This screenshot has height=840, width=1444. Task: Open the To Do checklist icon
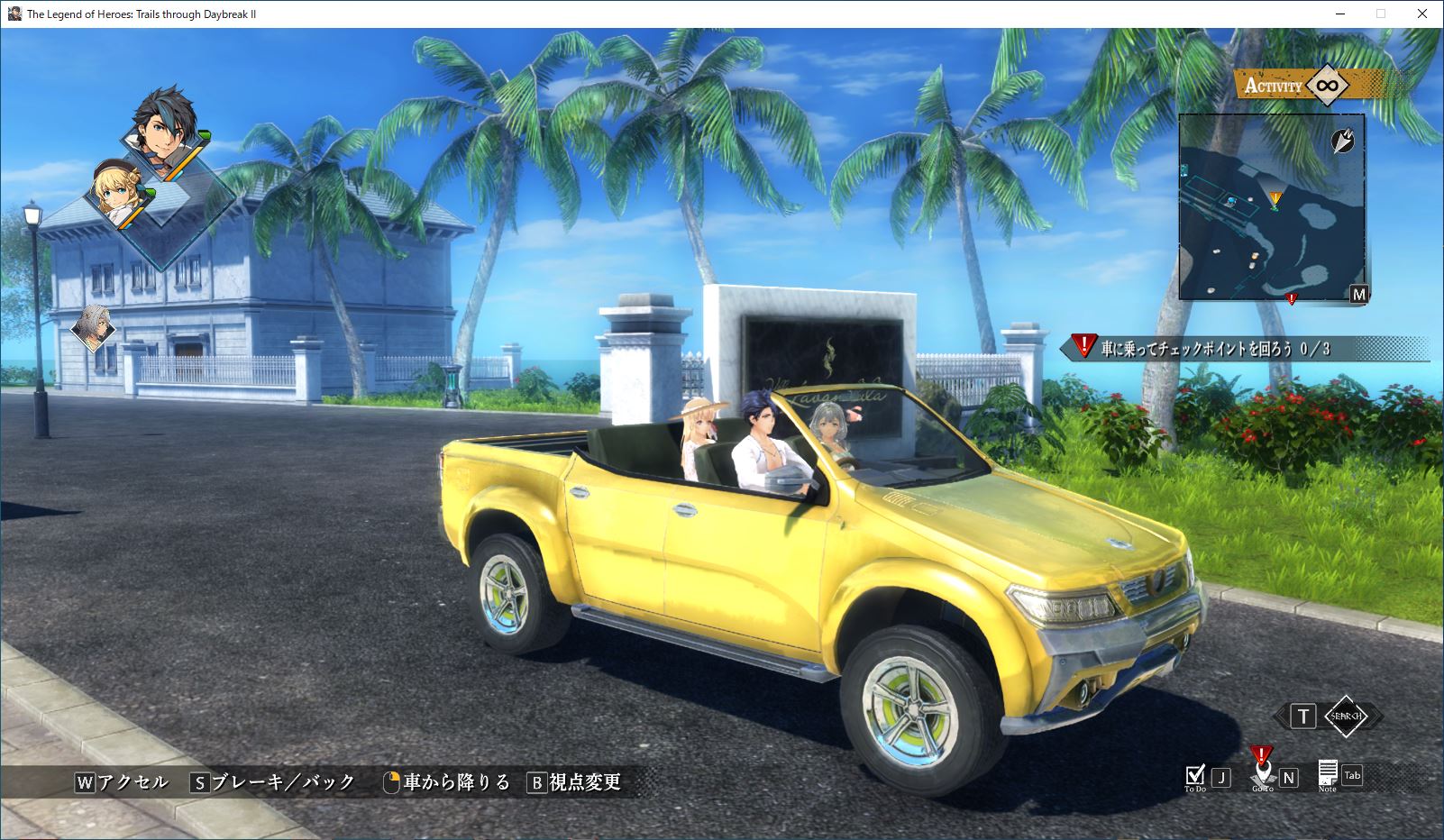point(1195,775)
